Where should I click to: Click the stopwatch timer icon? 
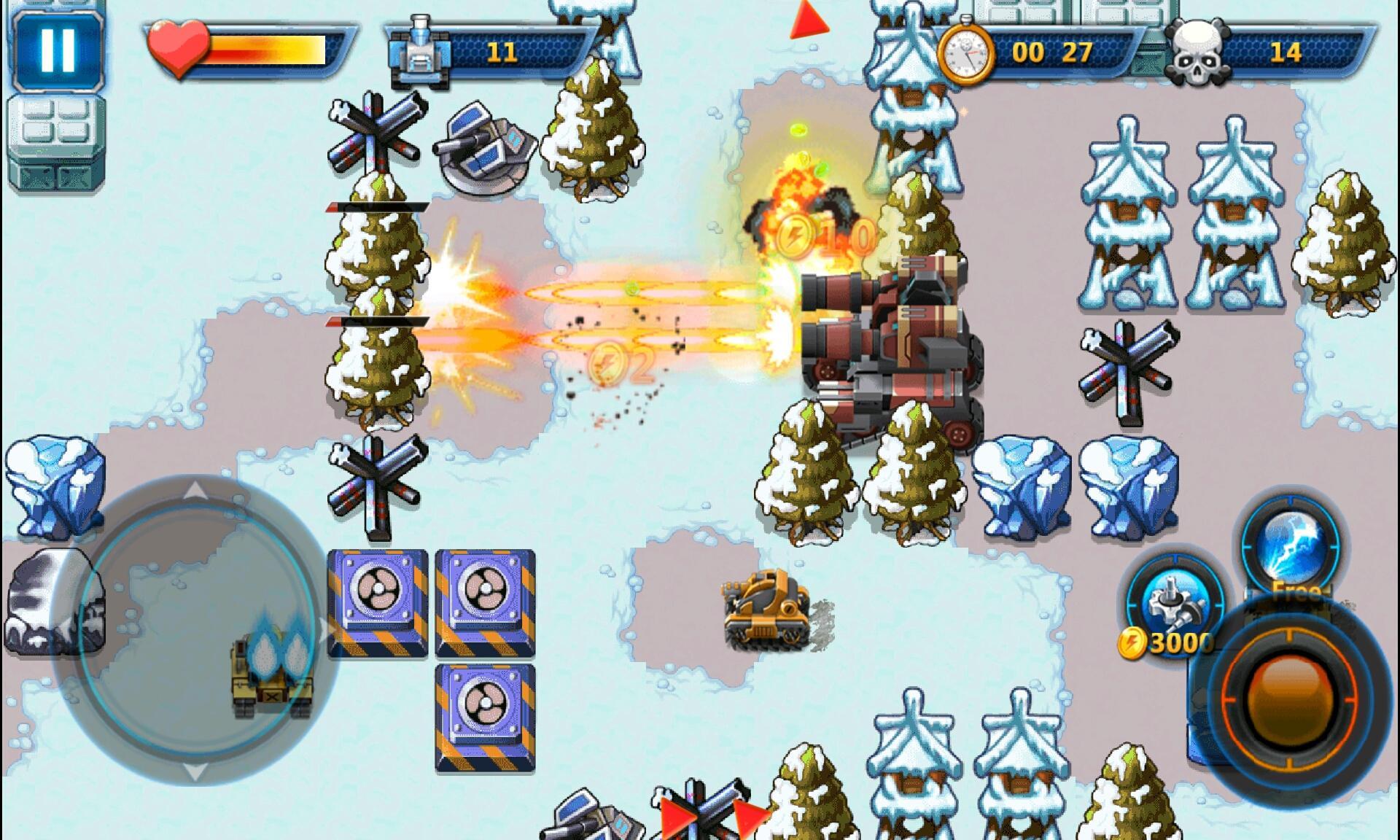967,51
